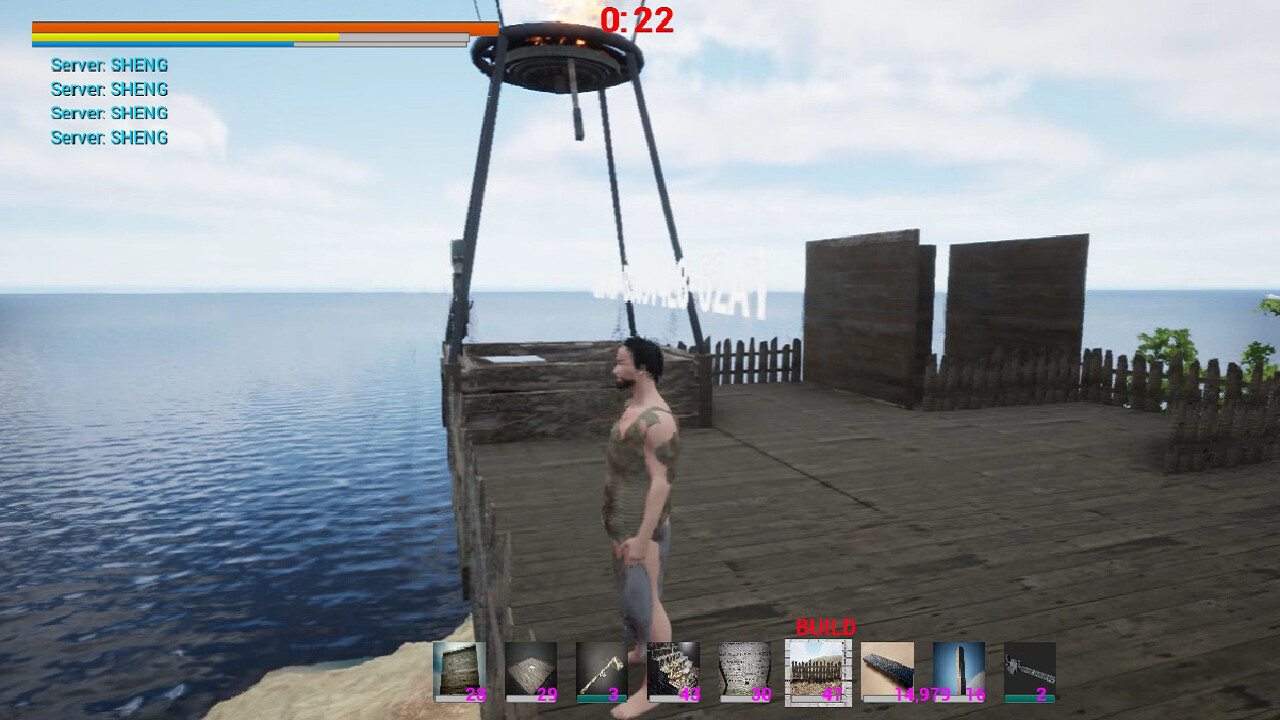Click the first Server: SHENG chat message

[x=108, y=64]
